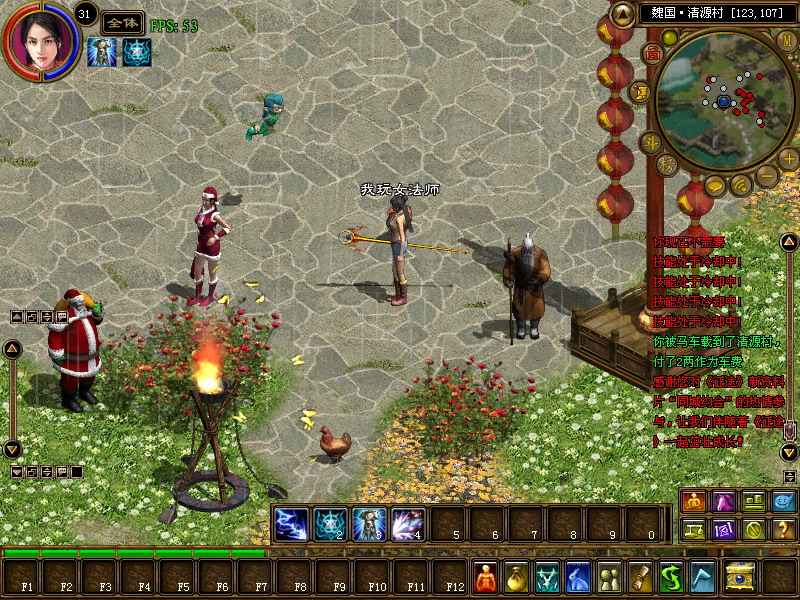Activate the lightning bolt skill in slot 1
The image size is (800, 600).
291,524
